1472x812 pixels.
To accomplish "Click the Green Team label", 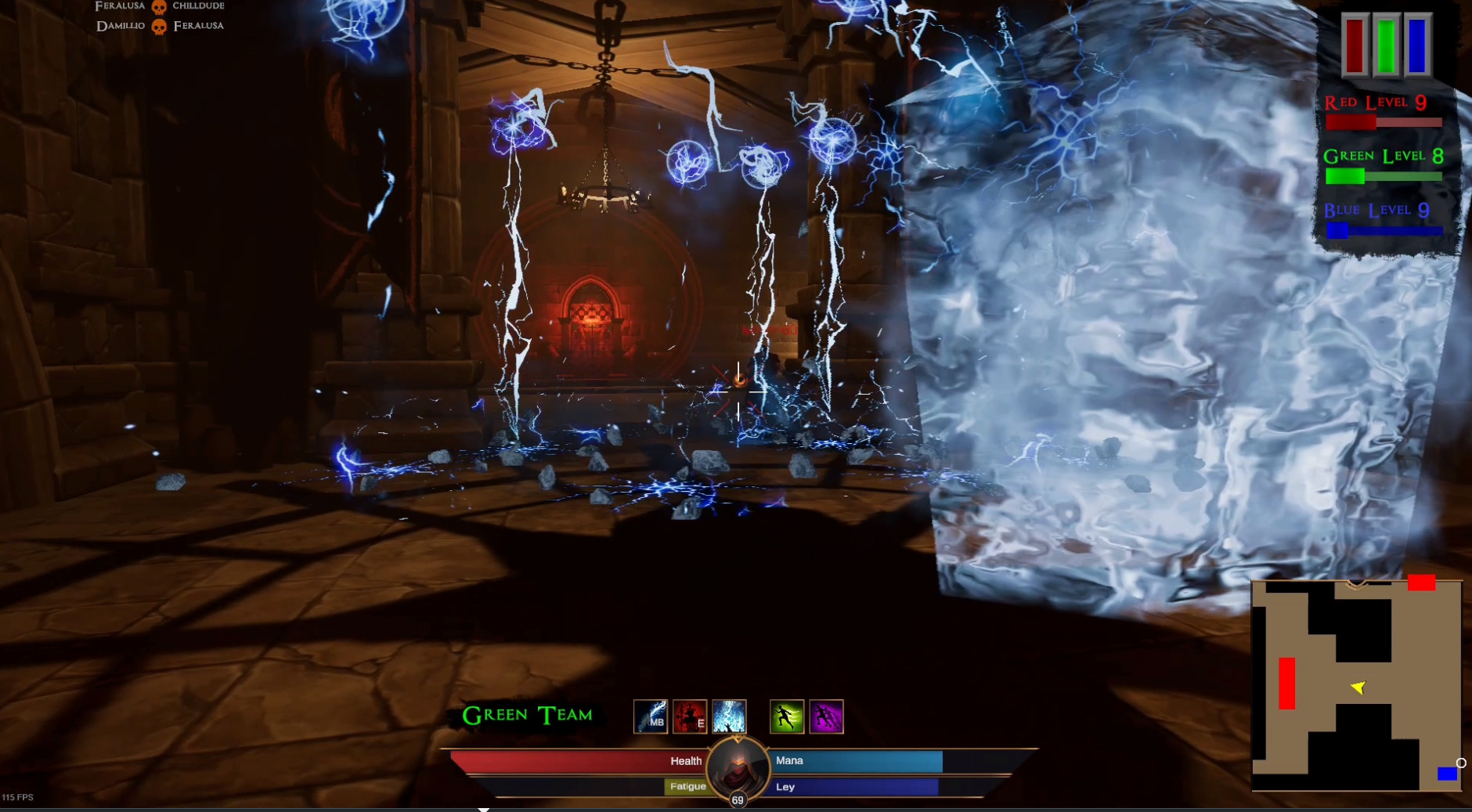I will (x=528, y=714).
